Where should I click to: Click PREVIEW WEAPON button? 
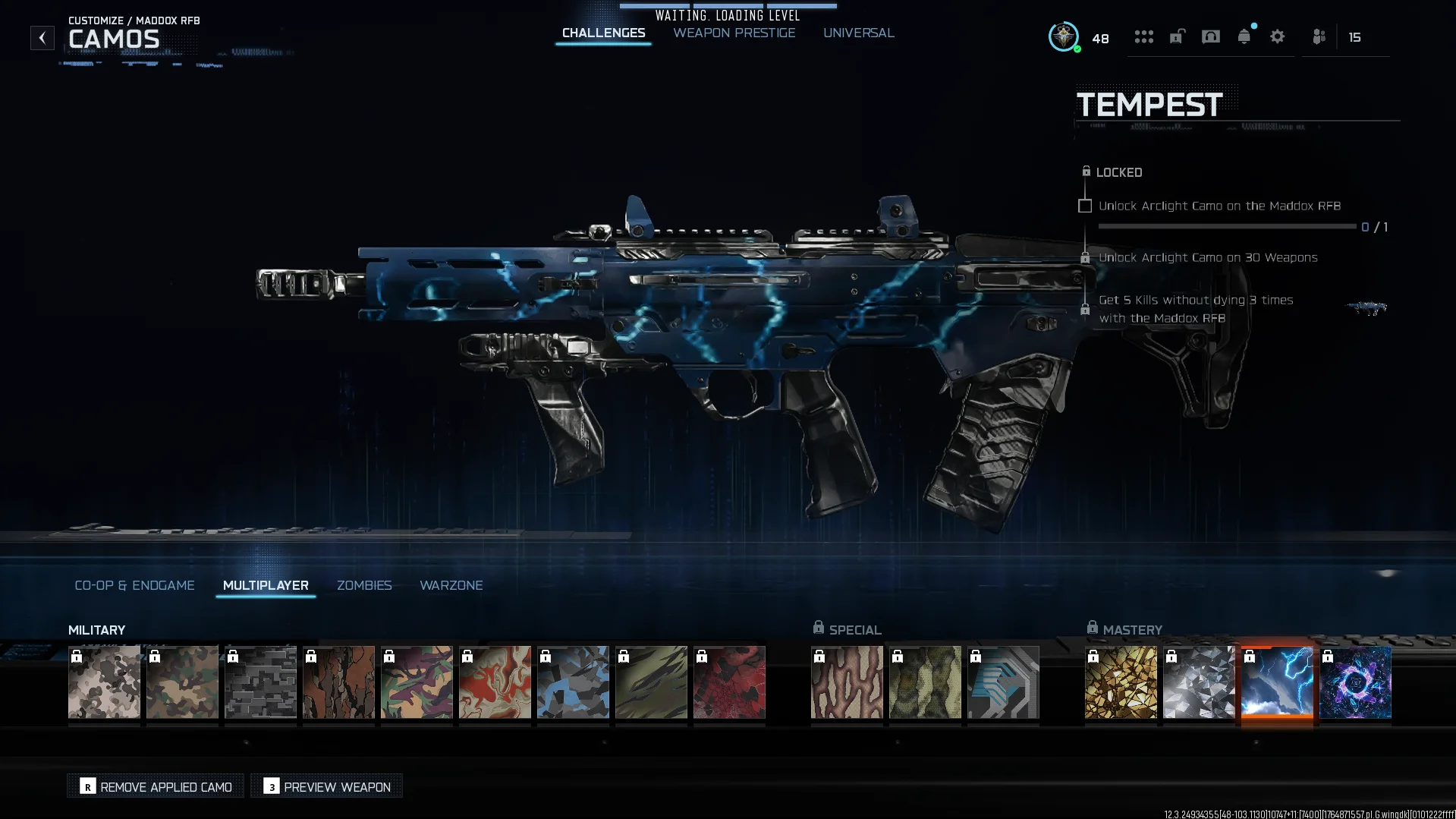(x=325, y=786)
